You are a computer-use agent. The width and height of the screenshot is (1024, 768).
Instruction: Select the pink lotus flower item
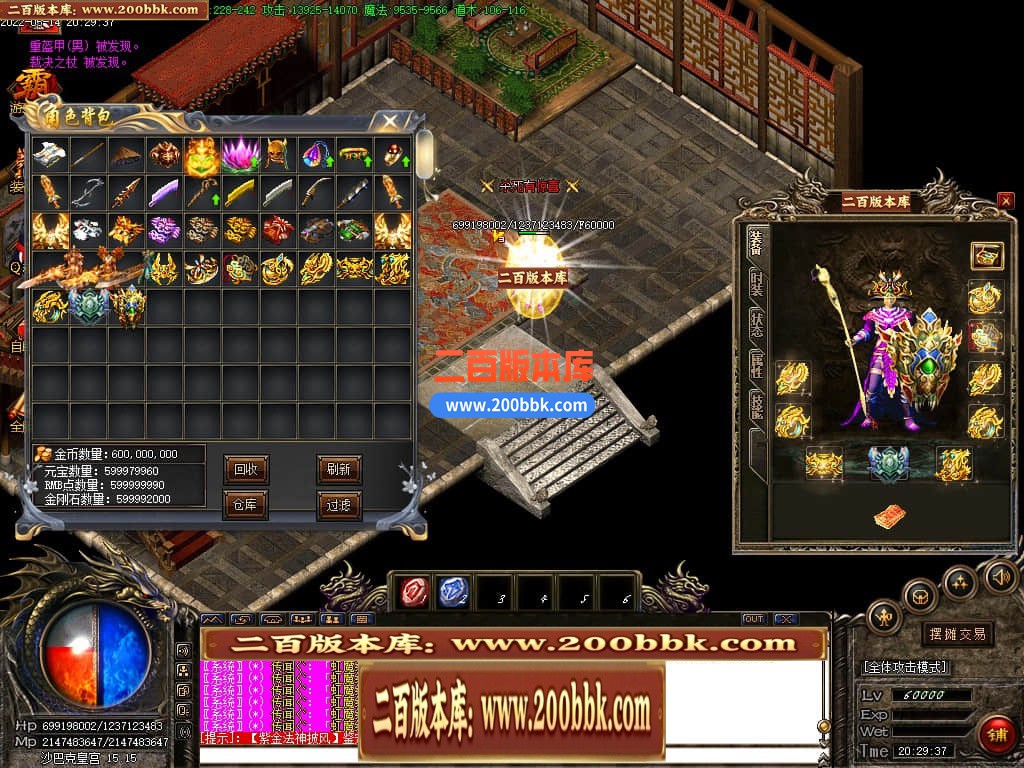pyautogui.click(x=240, y=155)
